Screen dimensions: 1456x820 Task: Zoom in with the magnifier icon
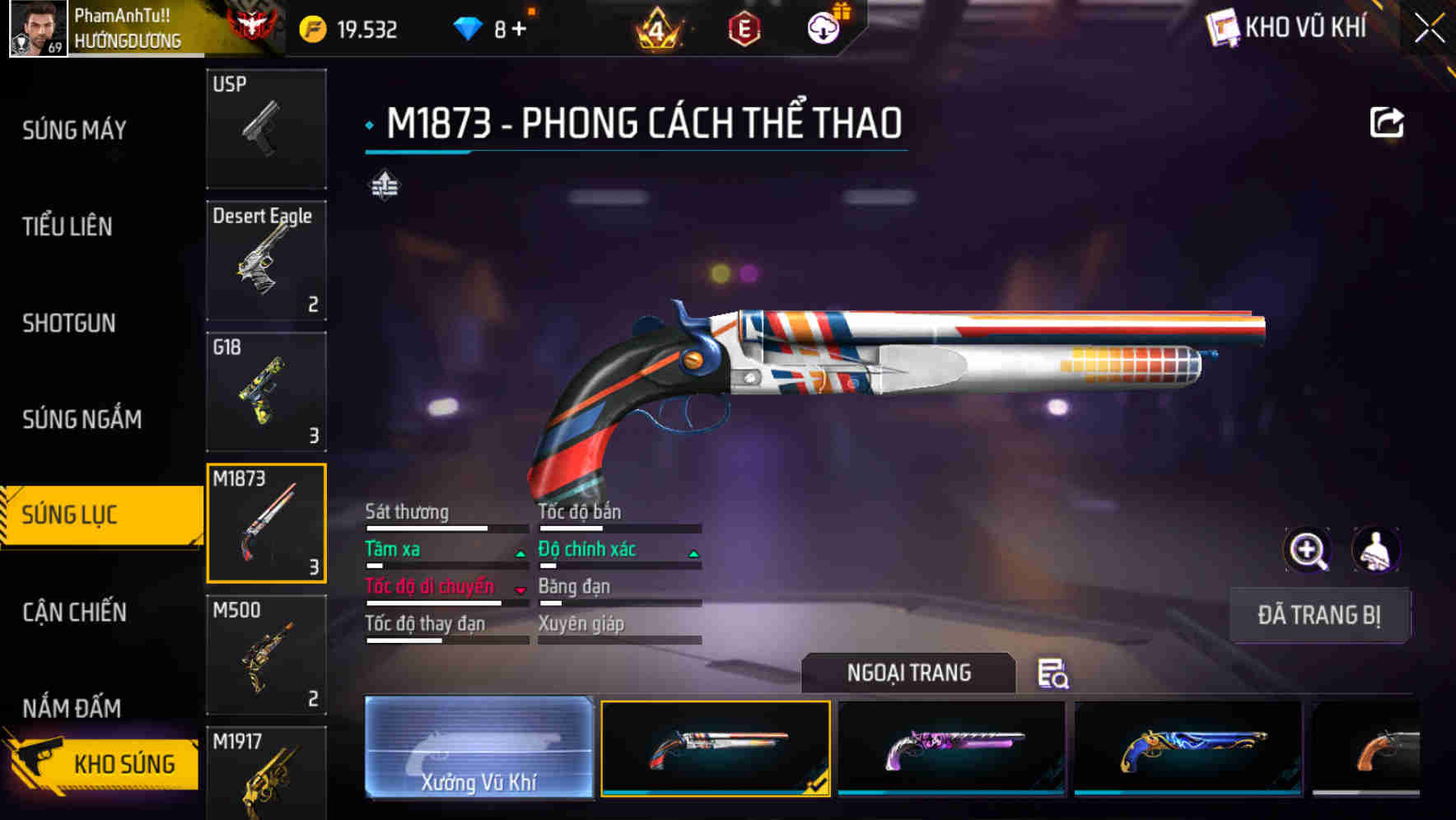click(x=1307, y=550)
